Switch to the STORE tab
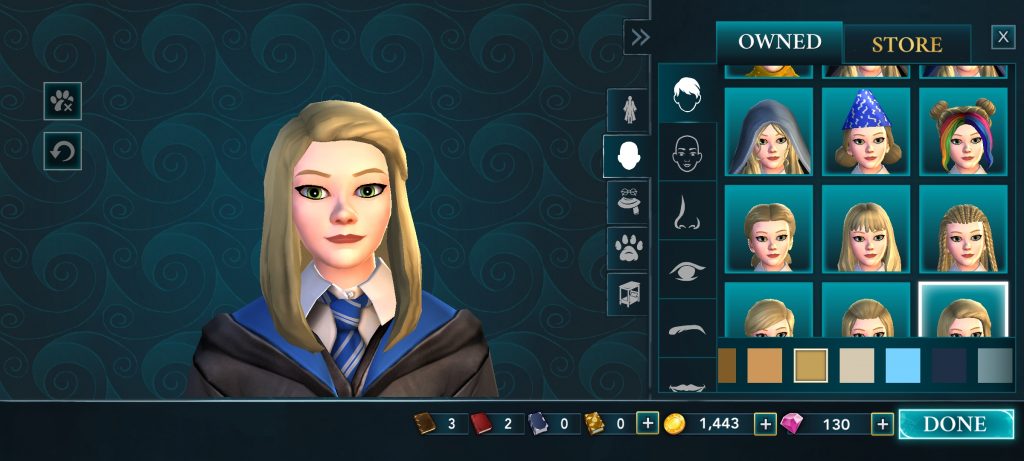Screen dimensions: 1024x461 coord(906,45)
